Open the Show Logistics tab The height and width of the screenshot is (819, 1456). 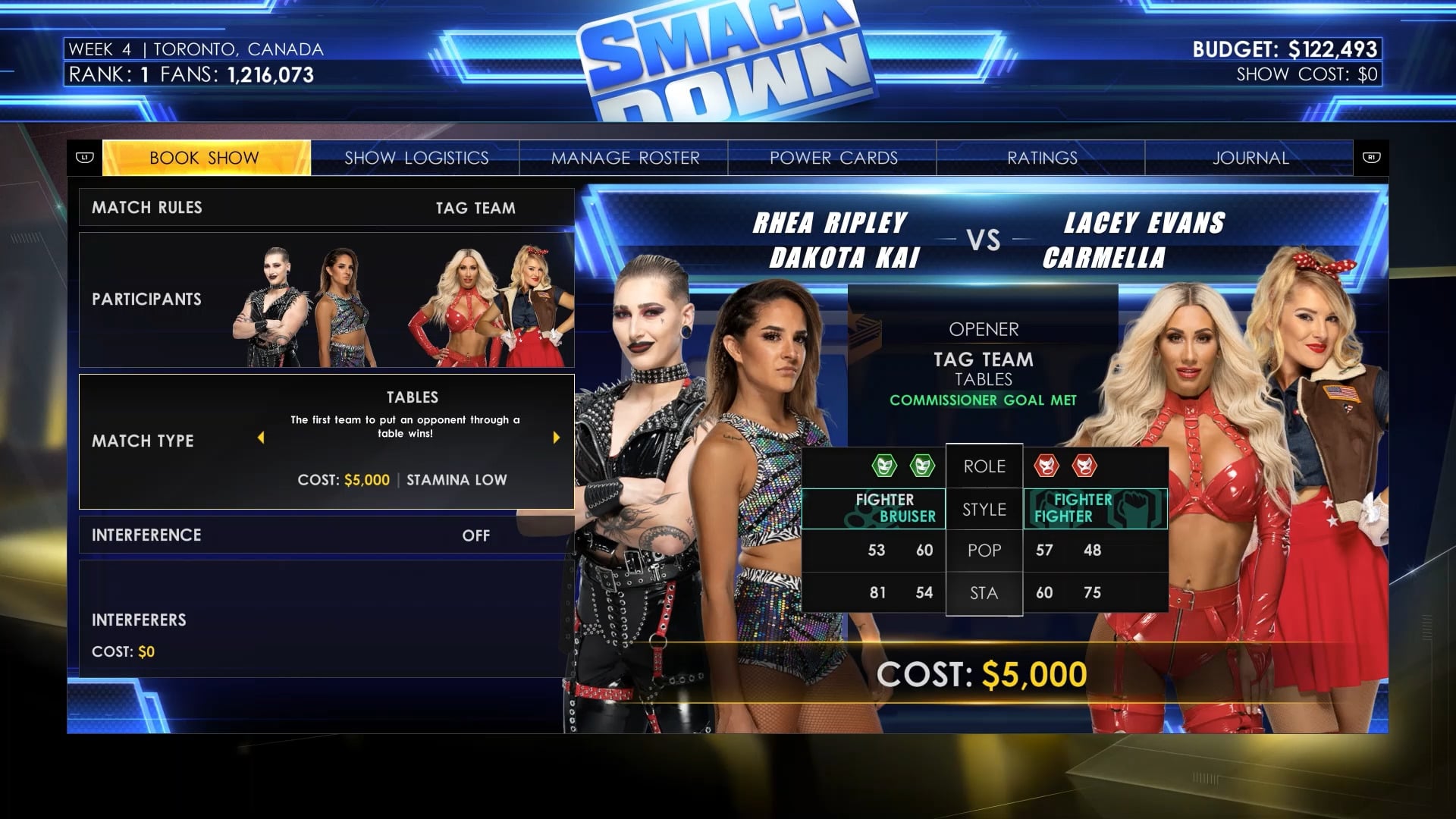point(416,158)
